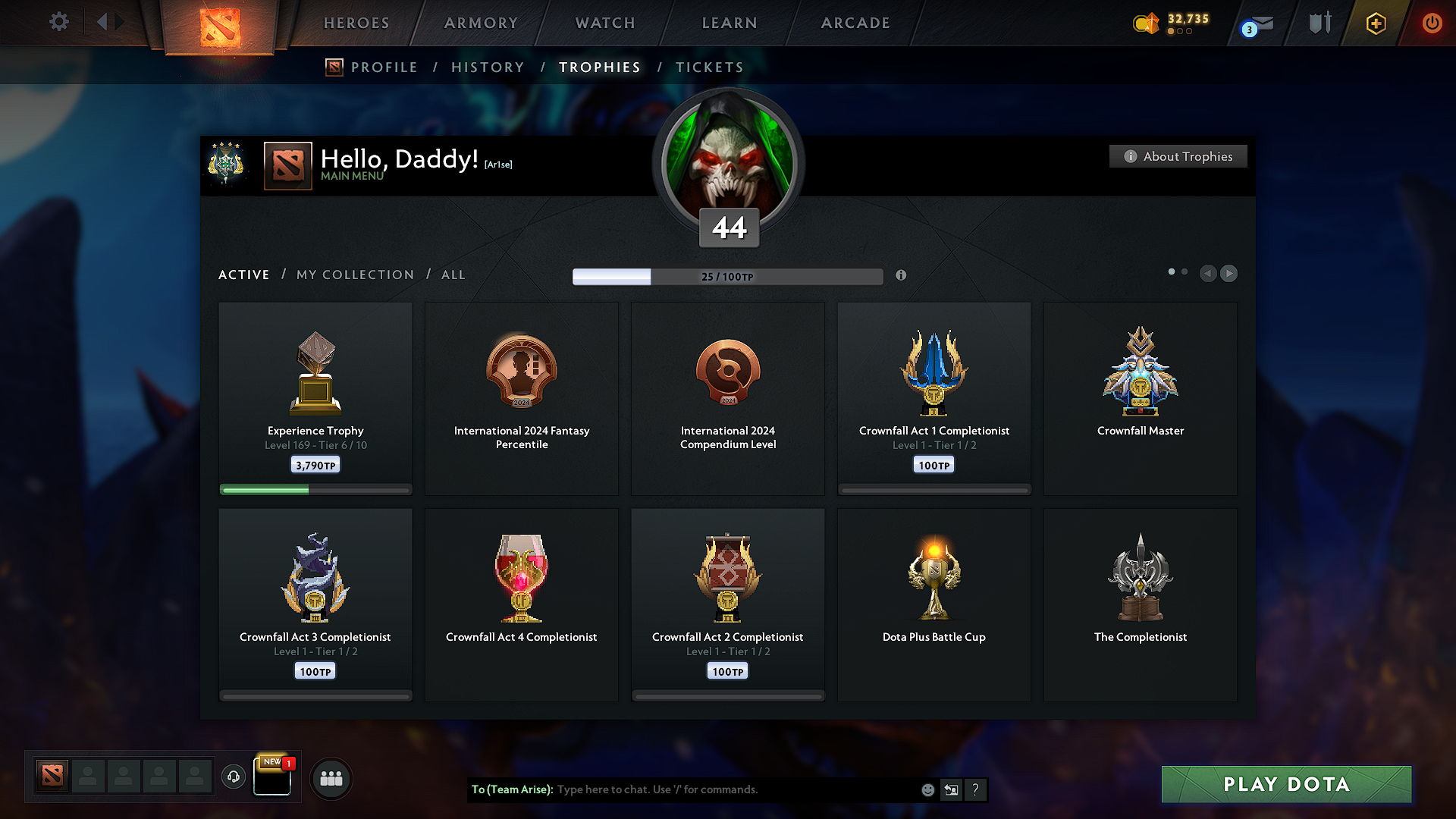
Task: Switch to the MY COLLECTION tab
Action: point(354,275)
